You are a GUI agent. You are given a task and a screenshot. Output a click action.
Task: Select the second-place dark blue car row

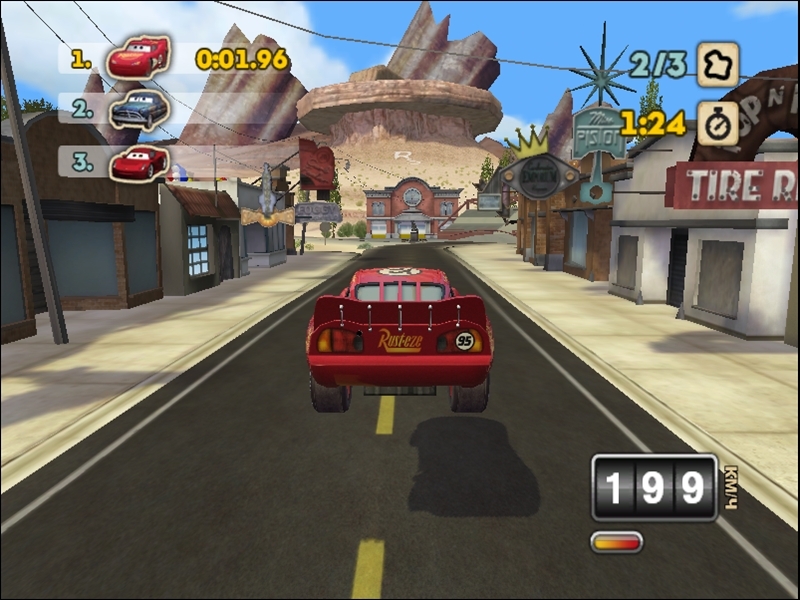[x=138, y=109]
